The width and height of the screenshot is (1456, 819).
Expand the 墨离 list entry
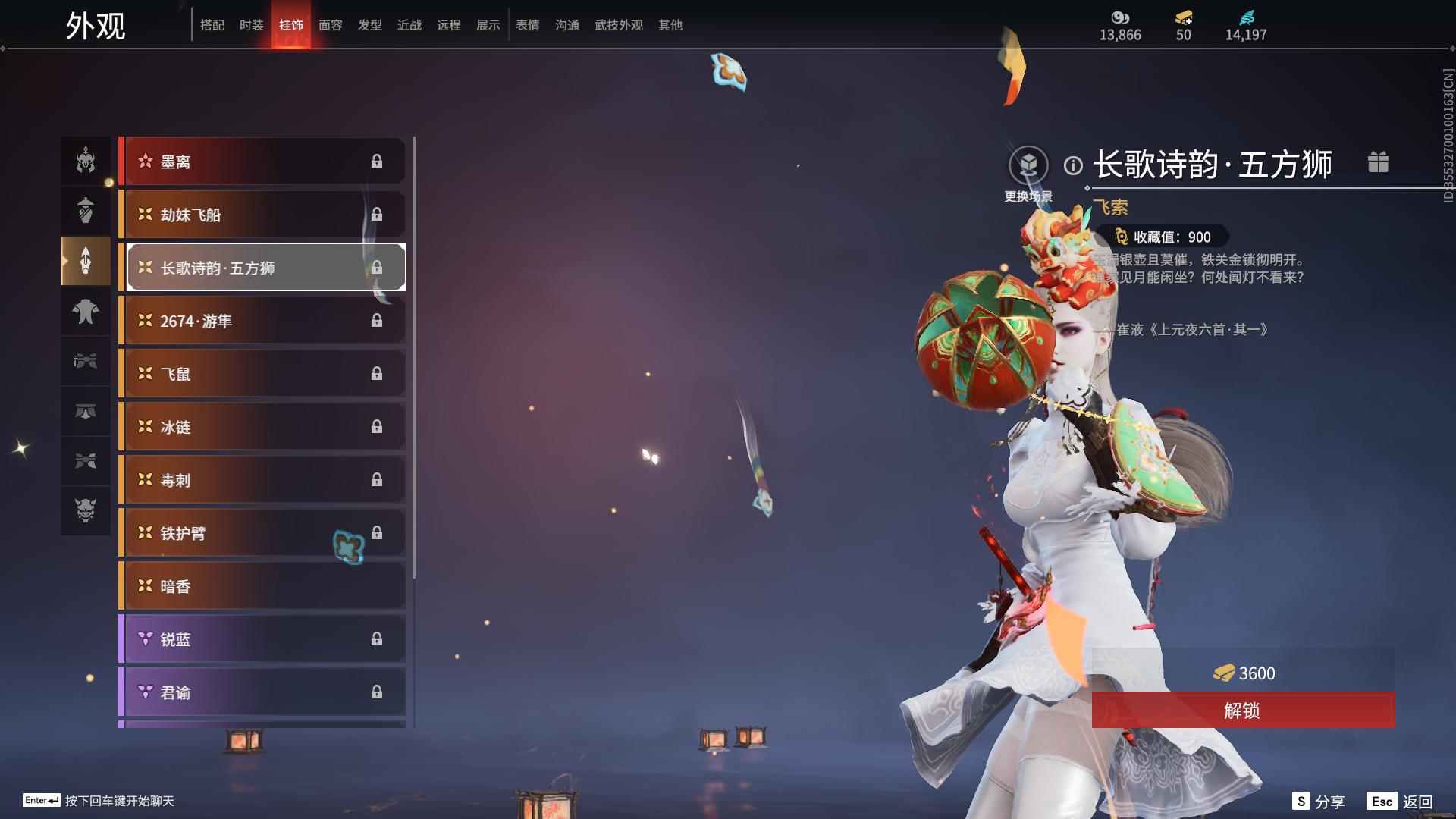click(x=262, y=161)
